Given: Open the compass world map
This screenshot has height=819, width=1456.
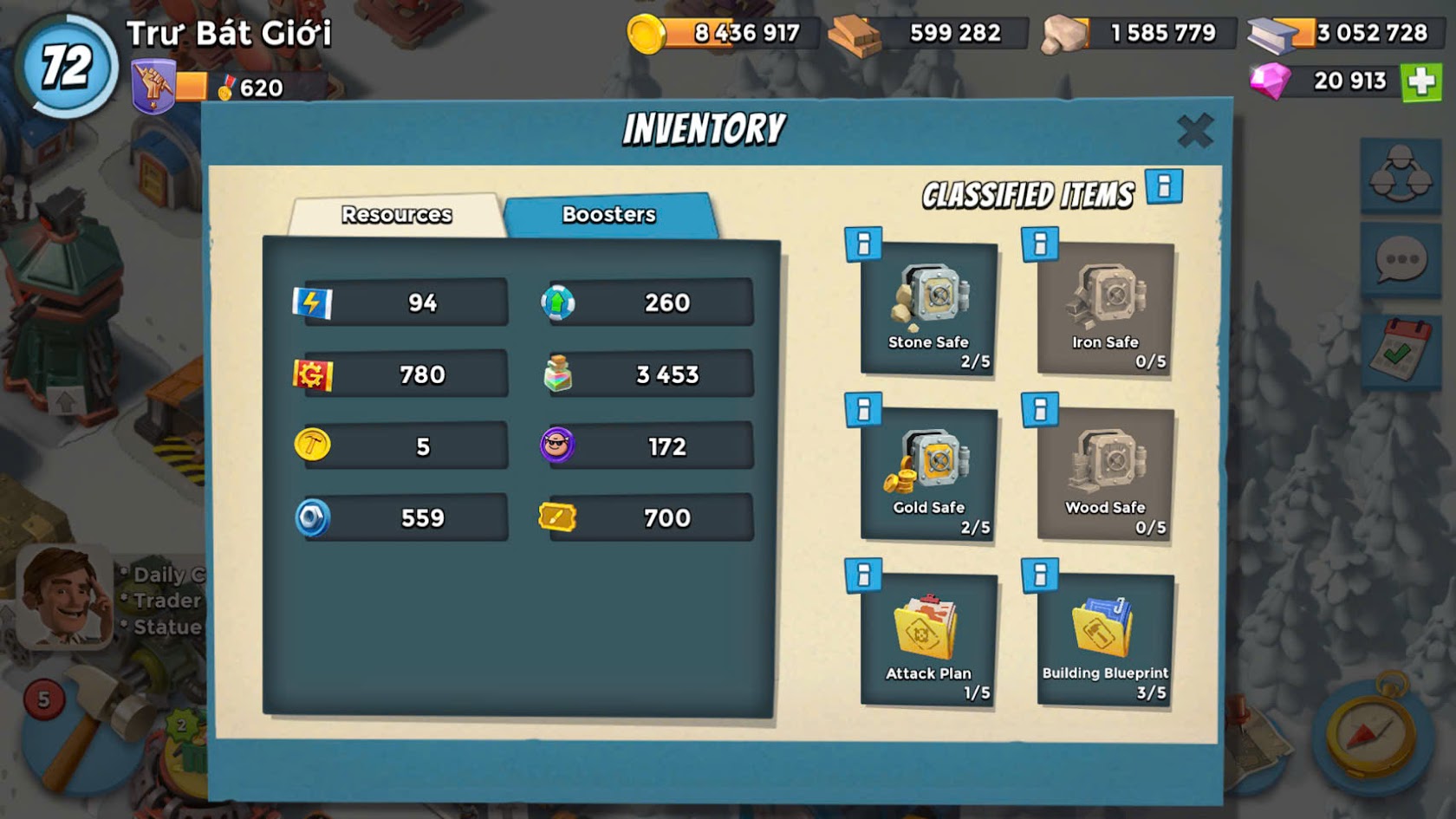Looking at the screenshot, I should pos(1373,735).
